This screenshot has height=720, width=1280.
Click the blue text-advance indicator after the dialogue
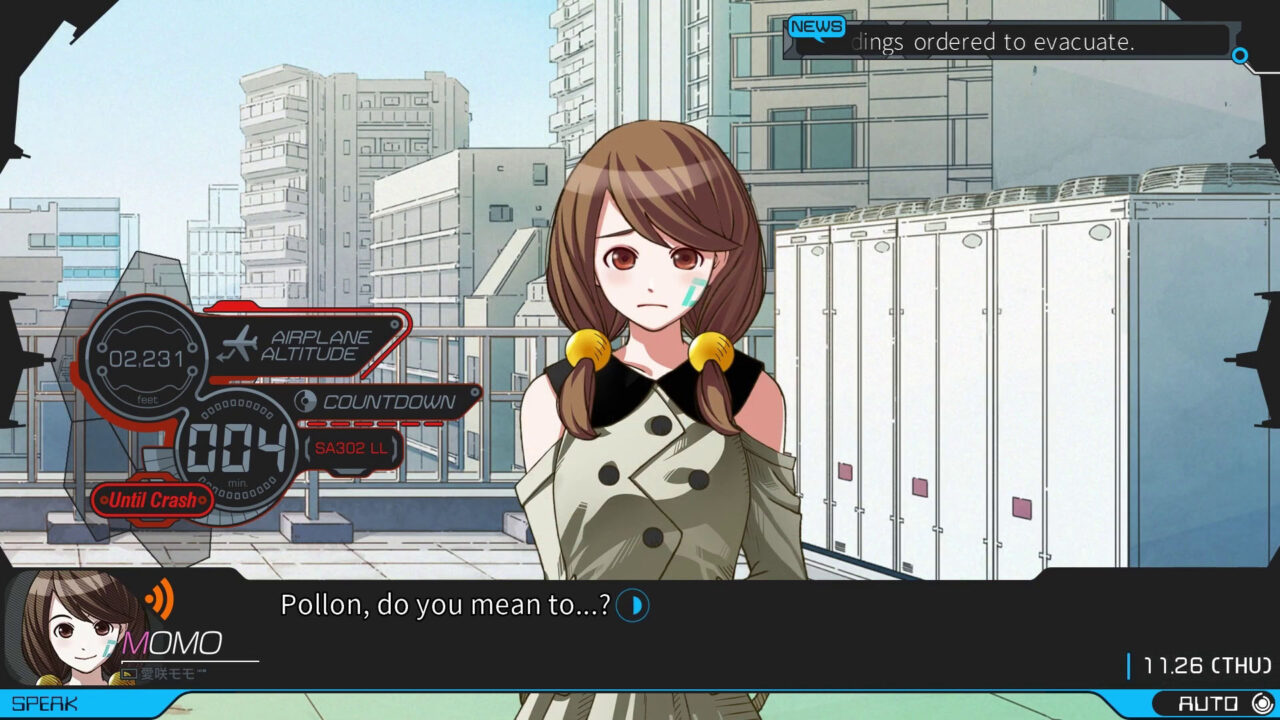pos(631,605)
